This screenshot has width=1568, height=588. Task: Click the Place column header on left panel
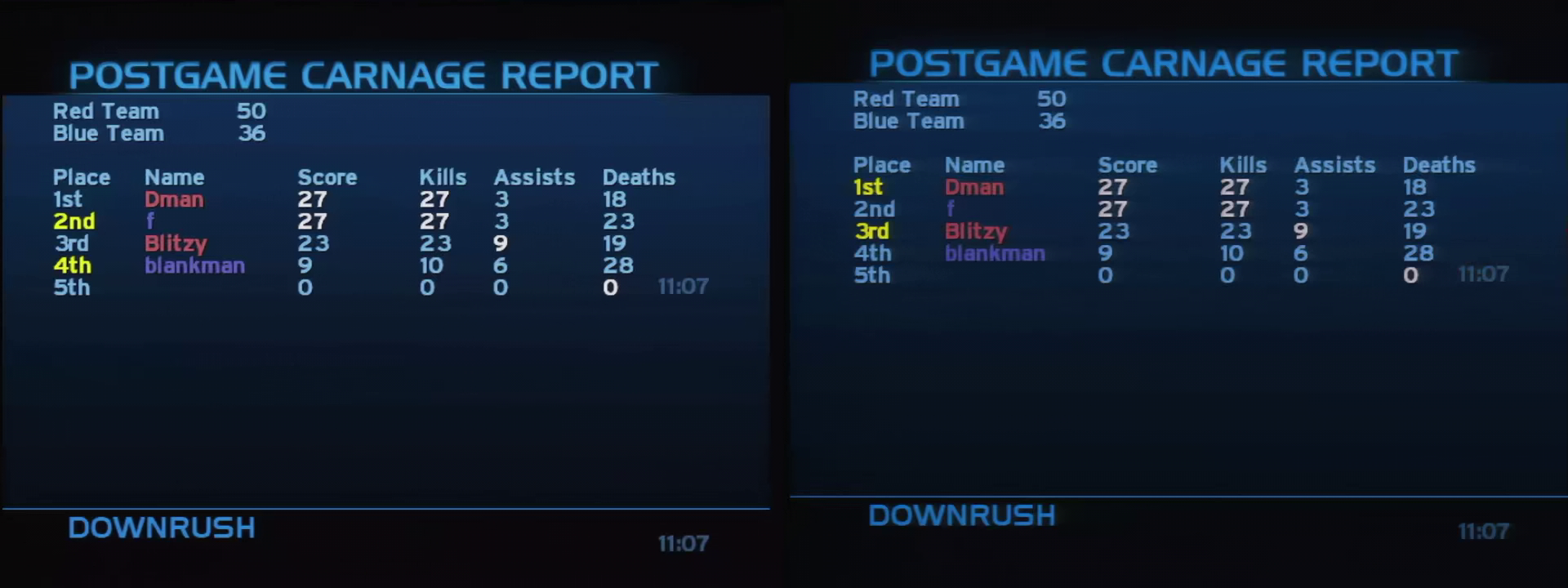point(82,177)
